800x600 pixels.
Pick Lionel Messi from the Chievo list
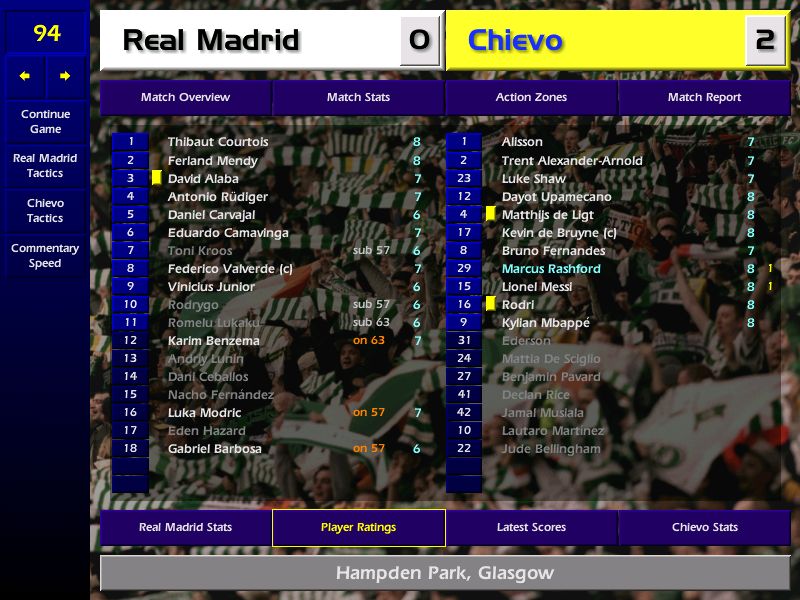536,286
